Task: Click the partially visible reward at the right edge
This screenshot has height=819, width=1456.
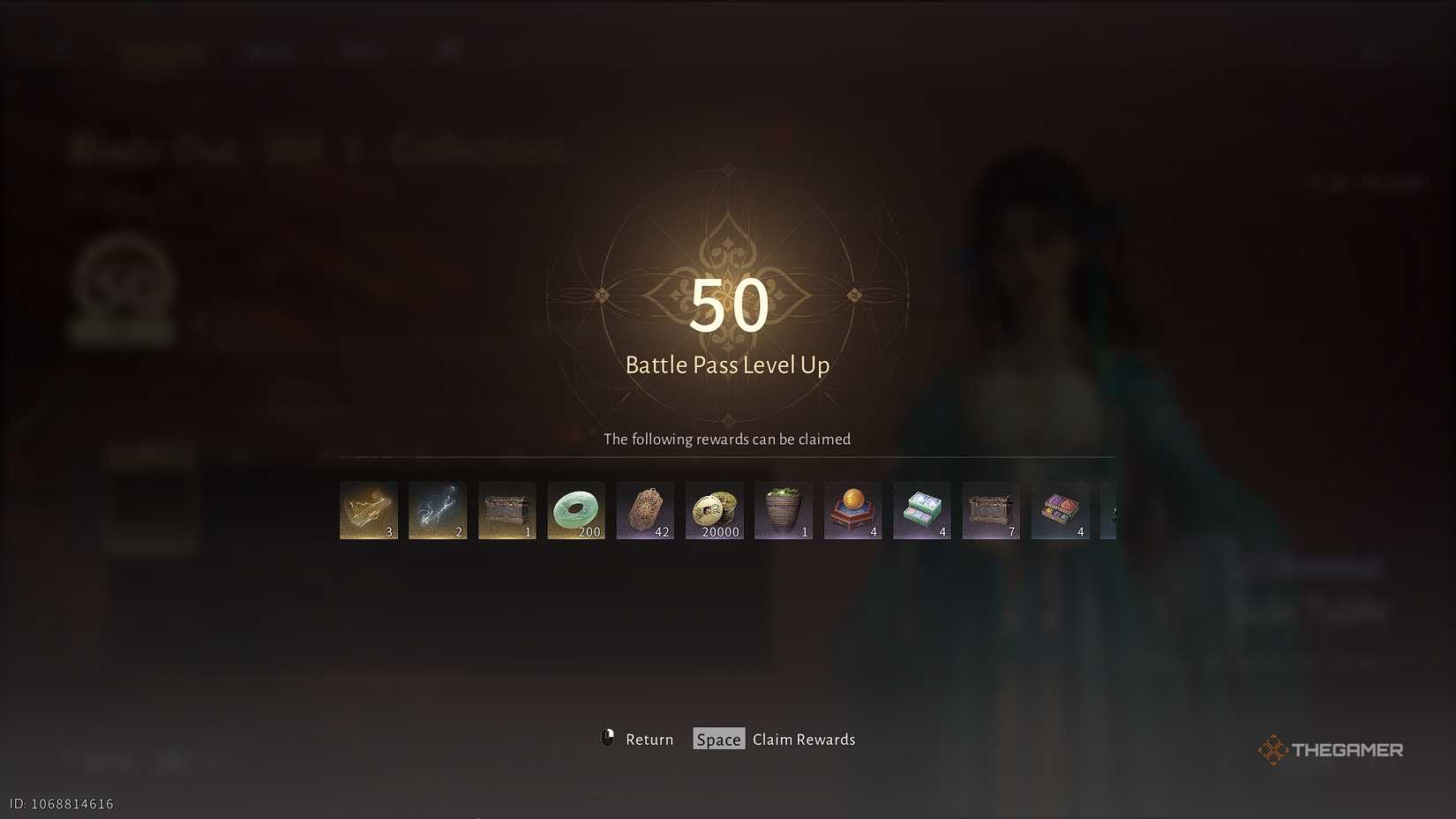Action: coord(1114,510)
